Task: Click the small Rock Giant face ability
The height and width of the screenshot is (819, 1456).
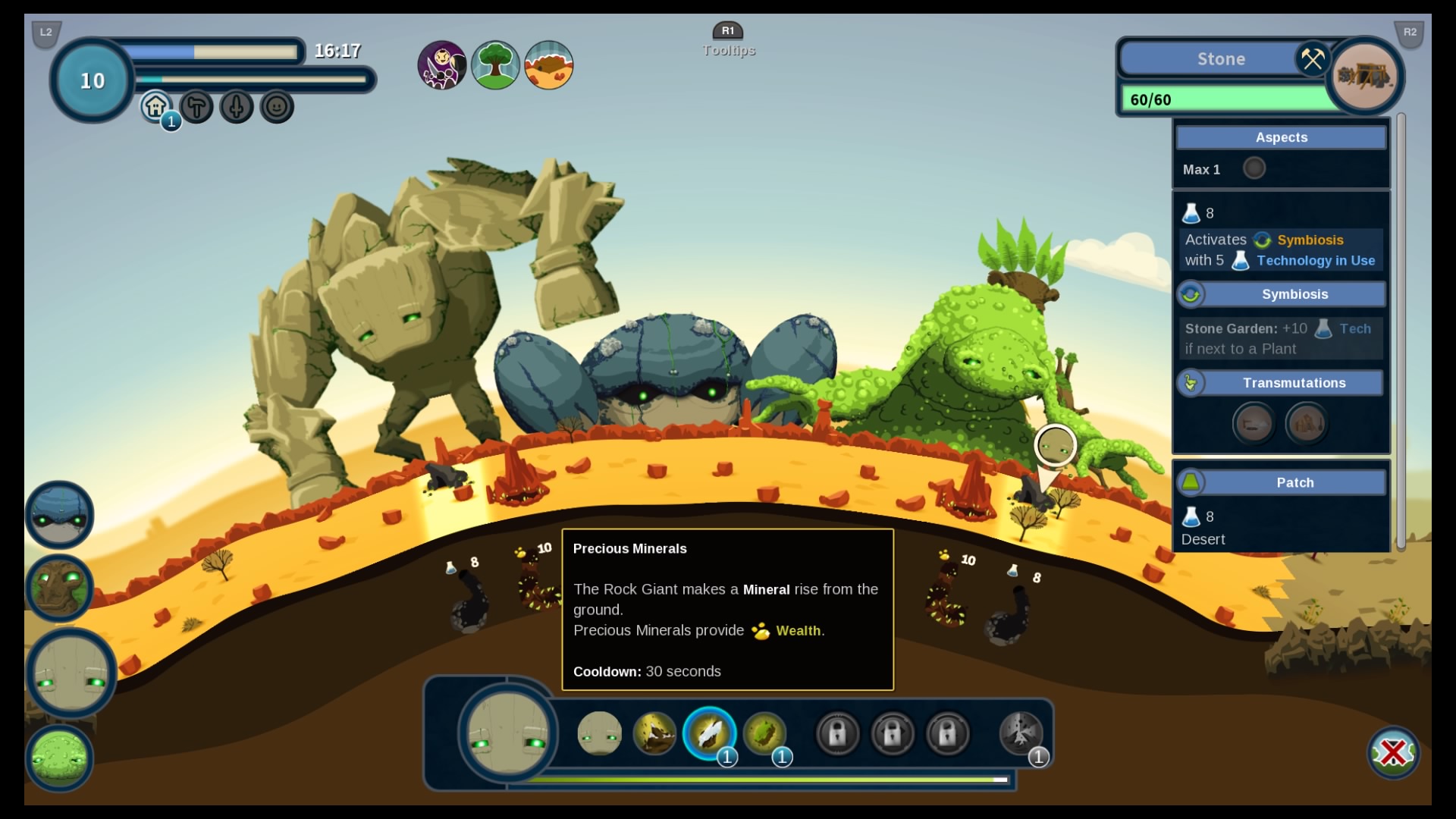Action: coord(599,733)
